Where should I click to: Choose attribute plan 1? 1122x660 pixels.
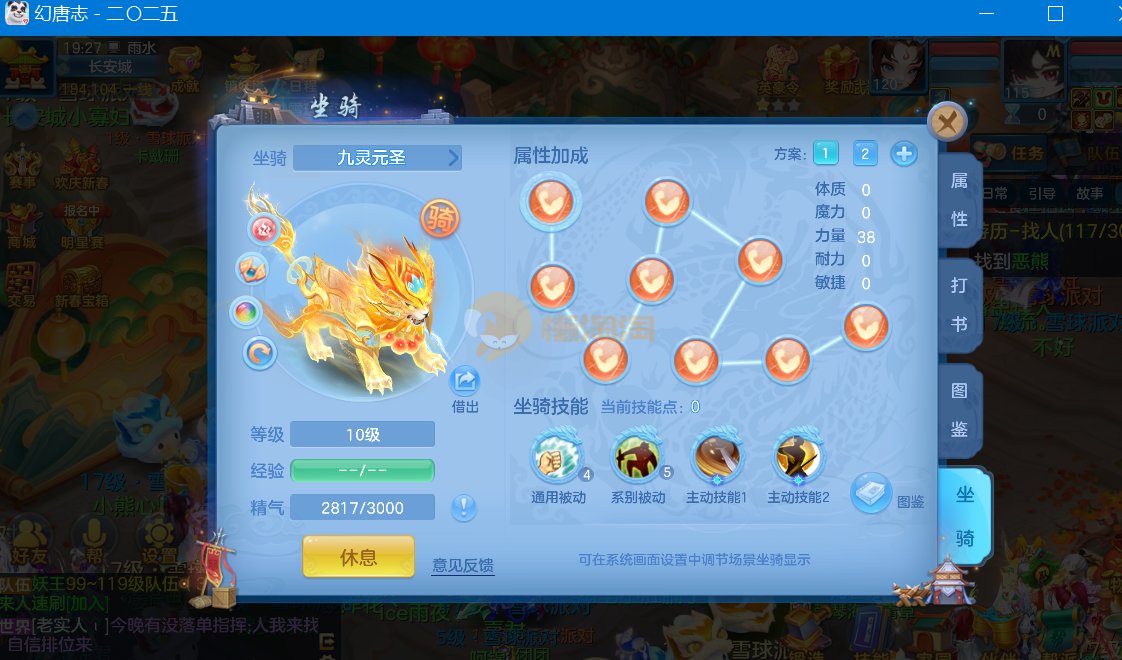[825, 153]
